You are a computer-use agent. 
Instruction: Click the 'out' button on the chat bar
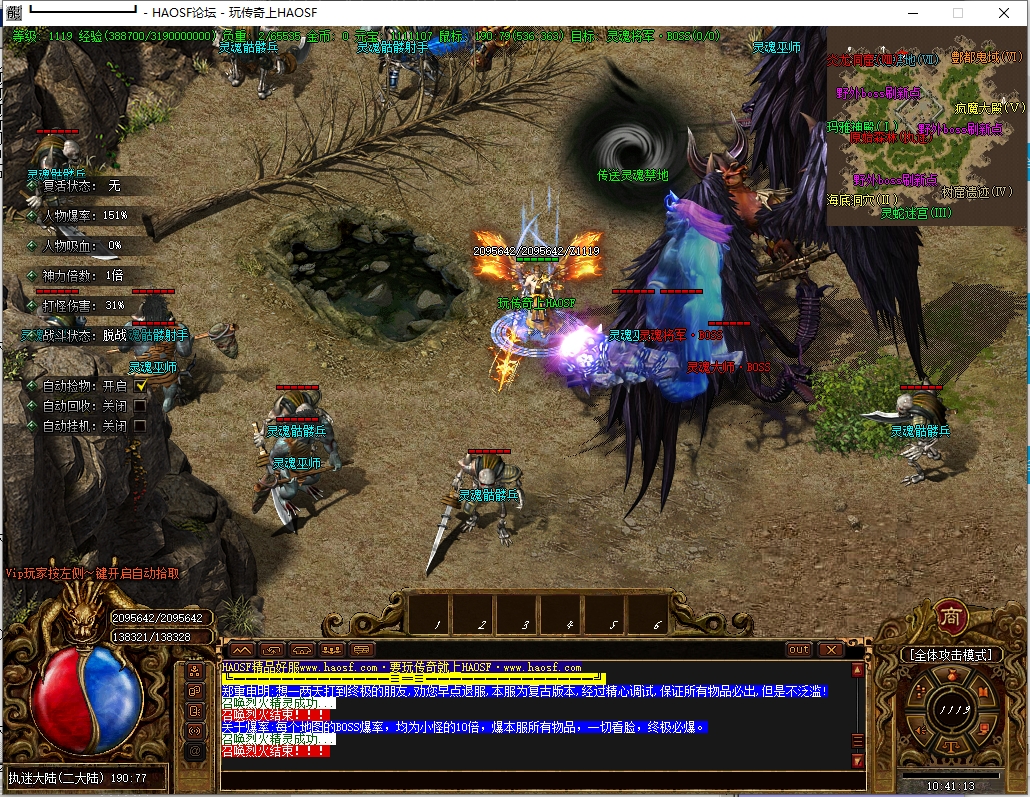799,649
